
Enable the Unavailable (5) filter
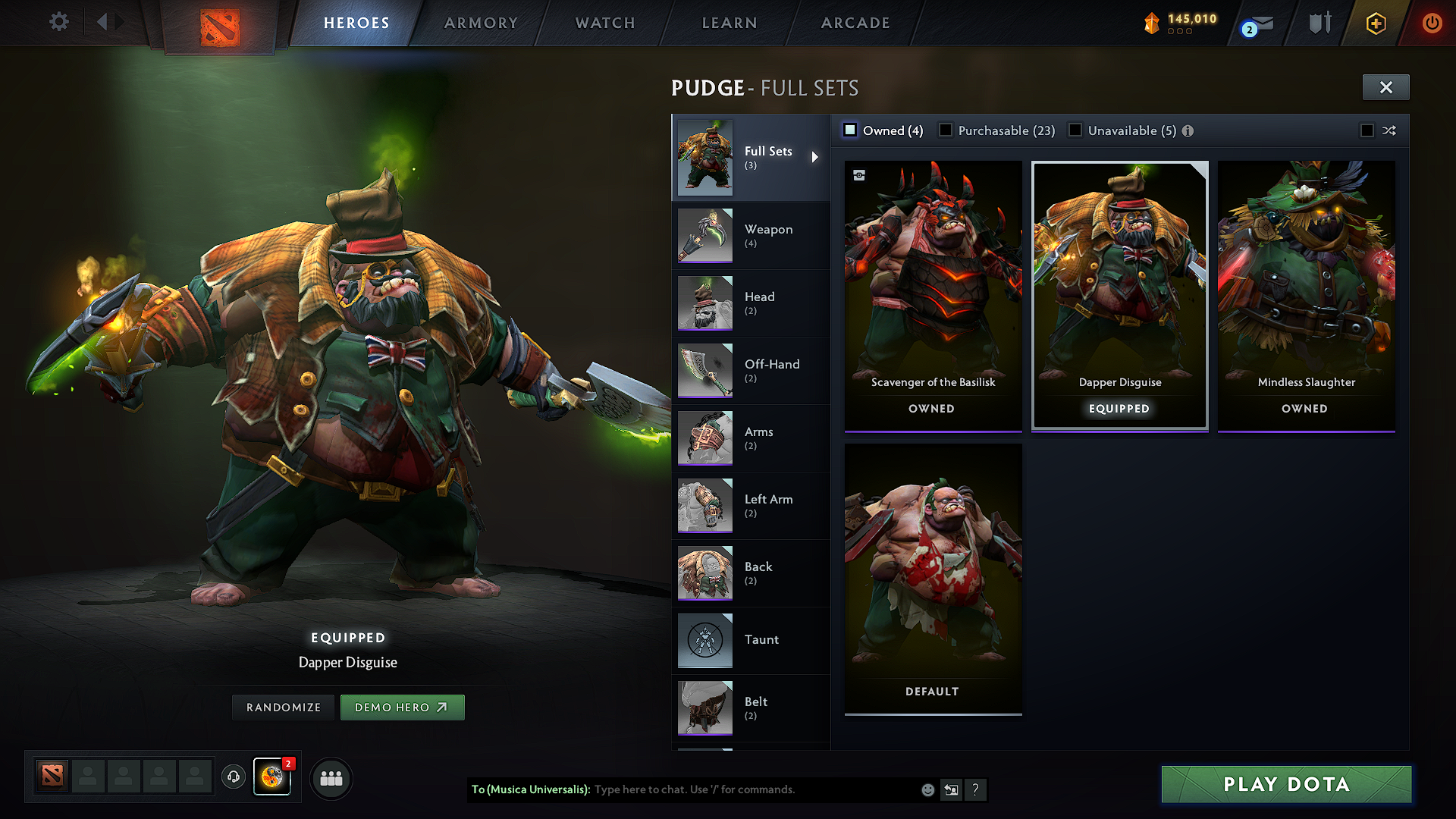1075,130
